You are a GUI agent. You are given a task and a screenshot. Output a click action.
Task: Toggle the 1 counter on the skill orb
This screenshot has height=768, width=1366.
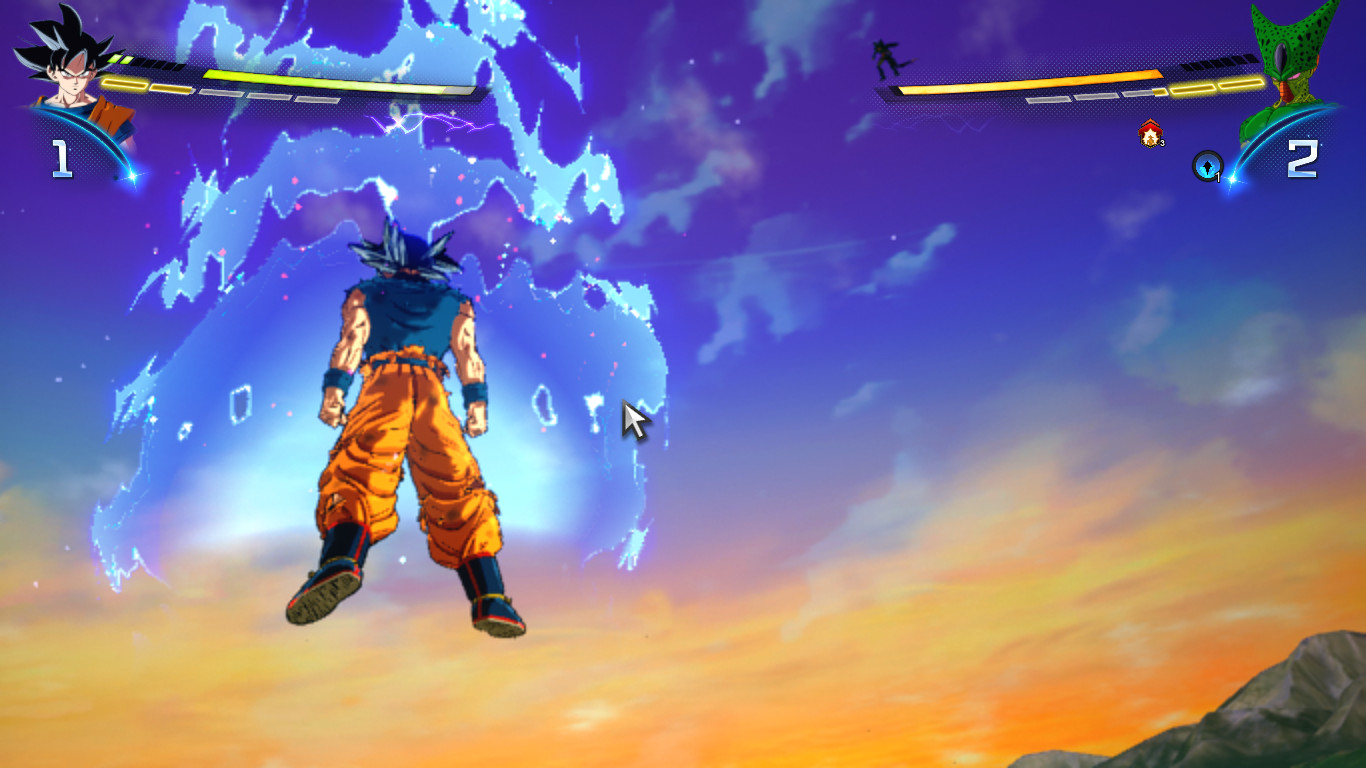pos(1217,176)
